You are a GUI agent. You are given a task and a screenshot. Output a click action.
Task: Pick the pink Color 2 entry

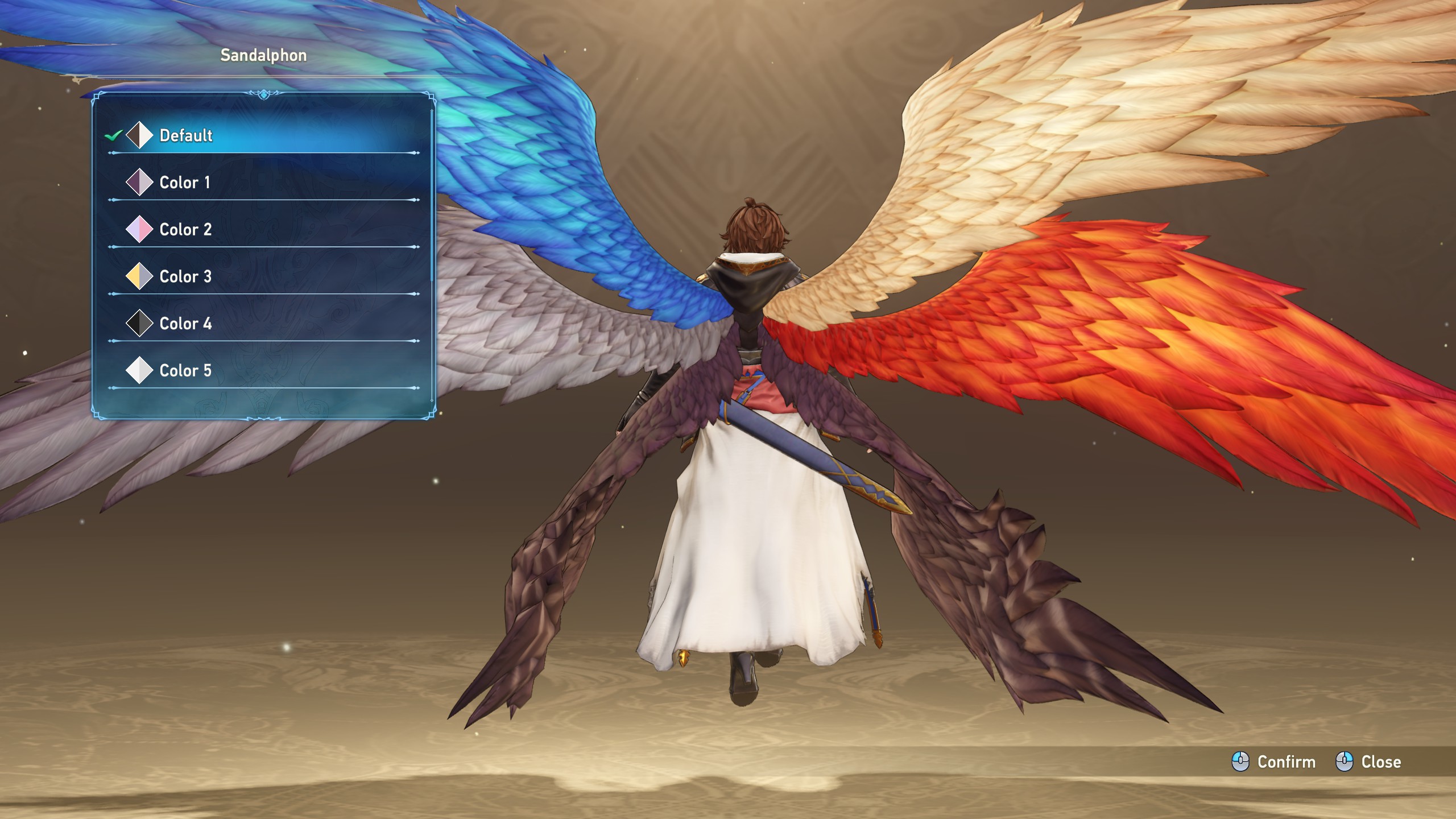coord(185,230)
